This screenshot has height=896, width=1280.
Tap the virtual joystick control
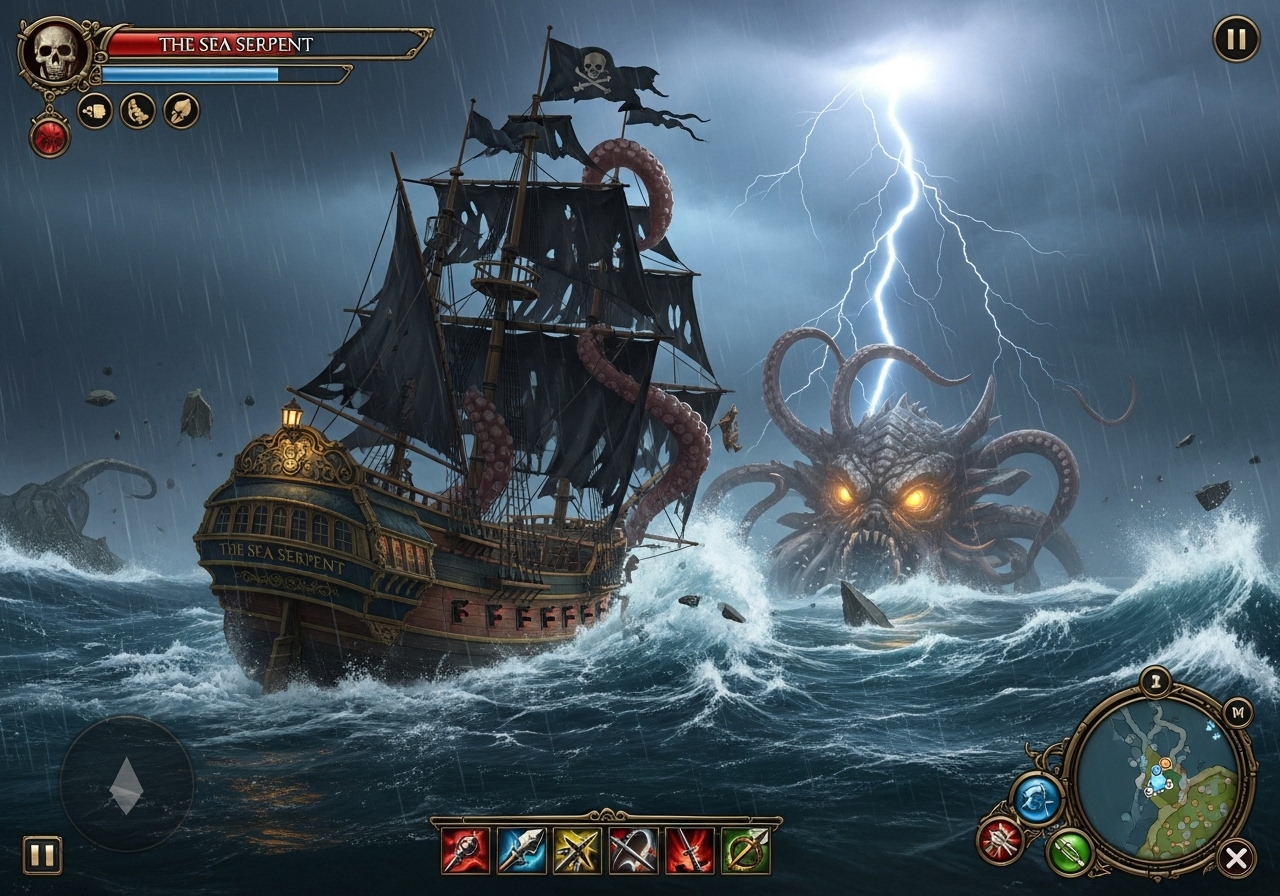[127, 783]
